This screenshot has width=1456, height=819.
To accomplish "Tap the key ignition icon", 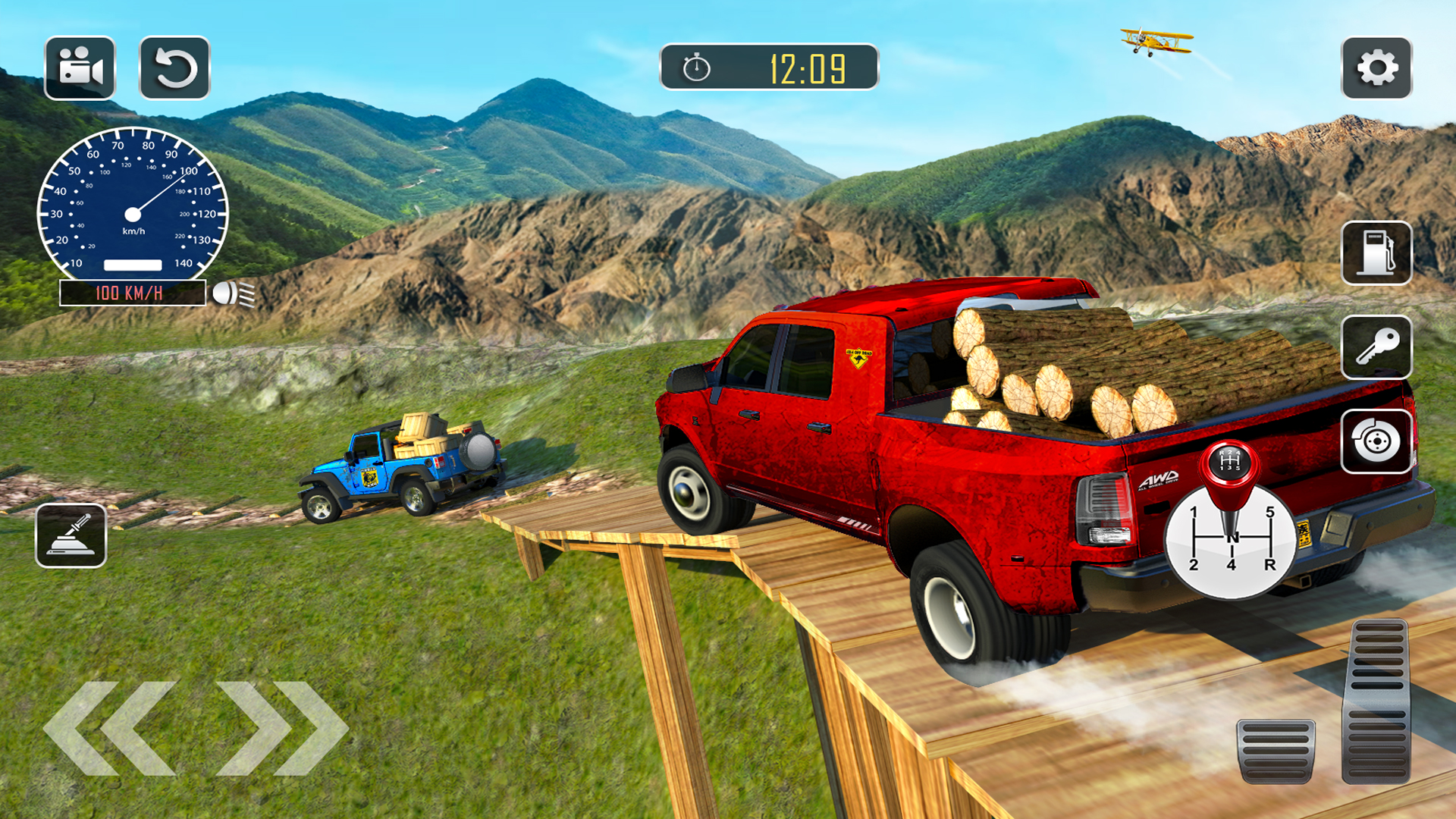I will point(1378,347).
